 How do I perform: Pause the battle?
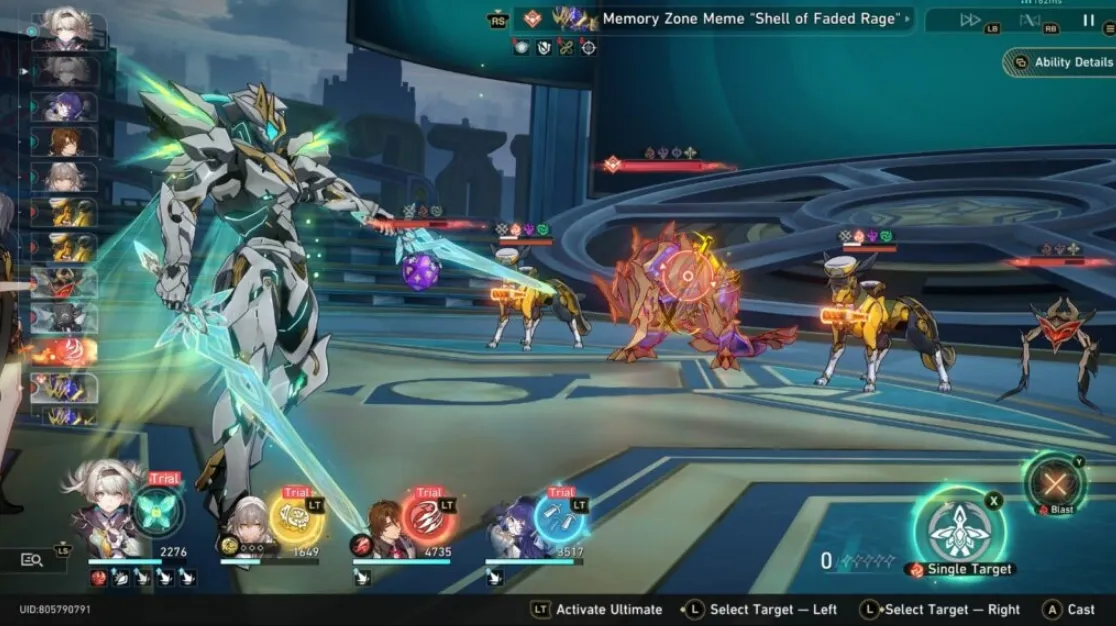(x=1088, y=20)
